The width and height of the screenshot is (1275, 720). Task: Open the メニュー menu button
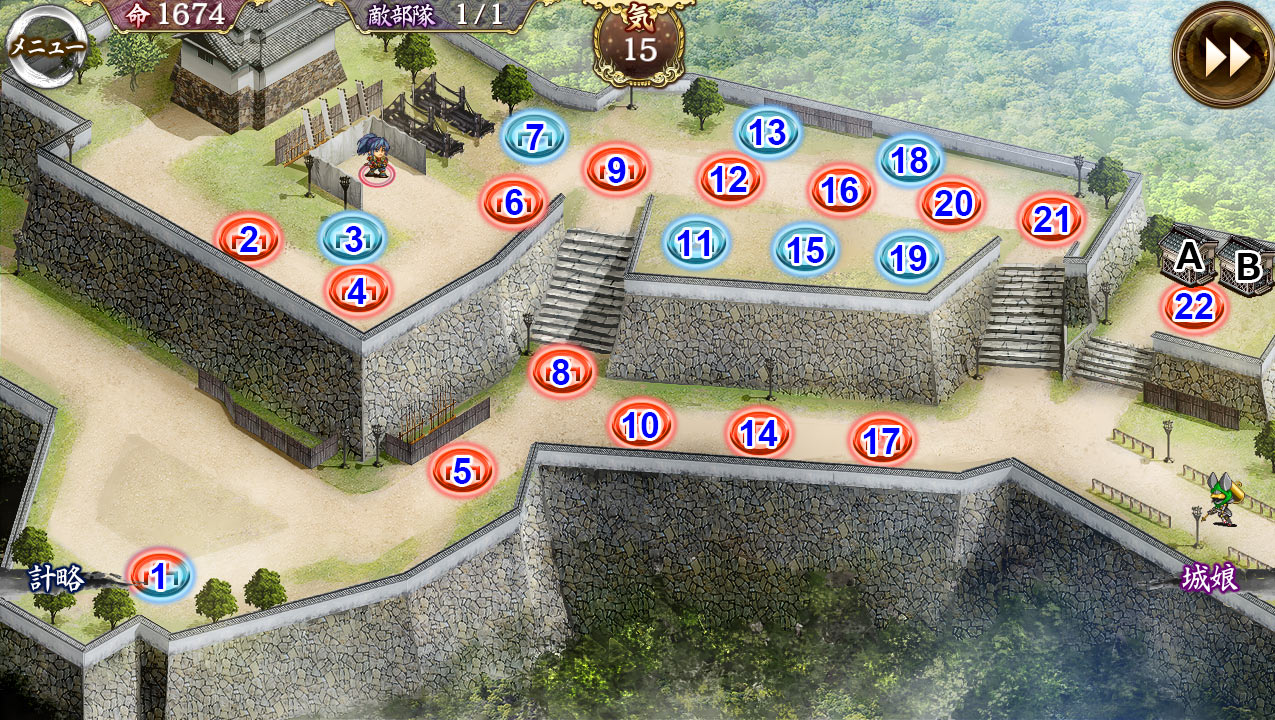click(44, 44)
